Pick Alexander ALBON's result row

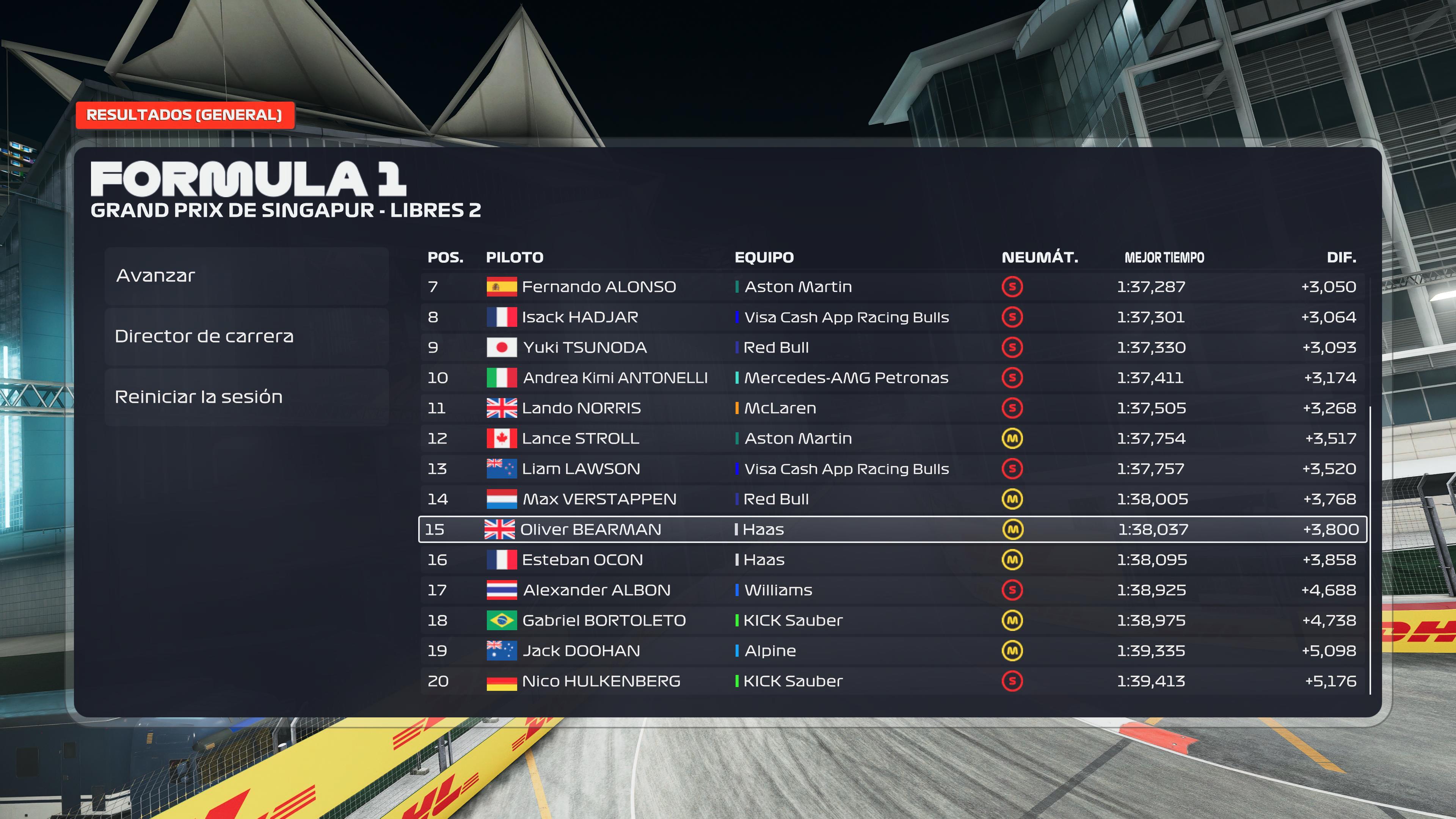click(x=892, y=590)
